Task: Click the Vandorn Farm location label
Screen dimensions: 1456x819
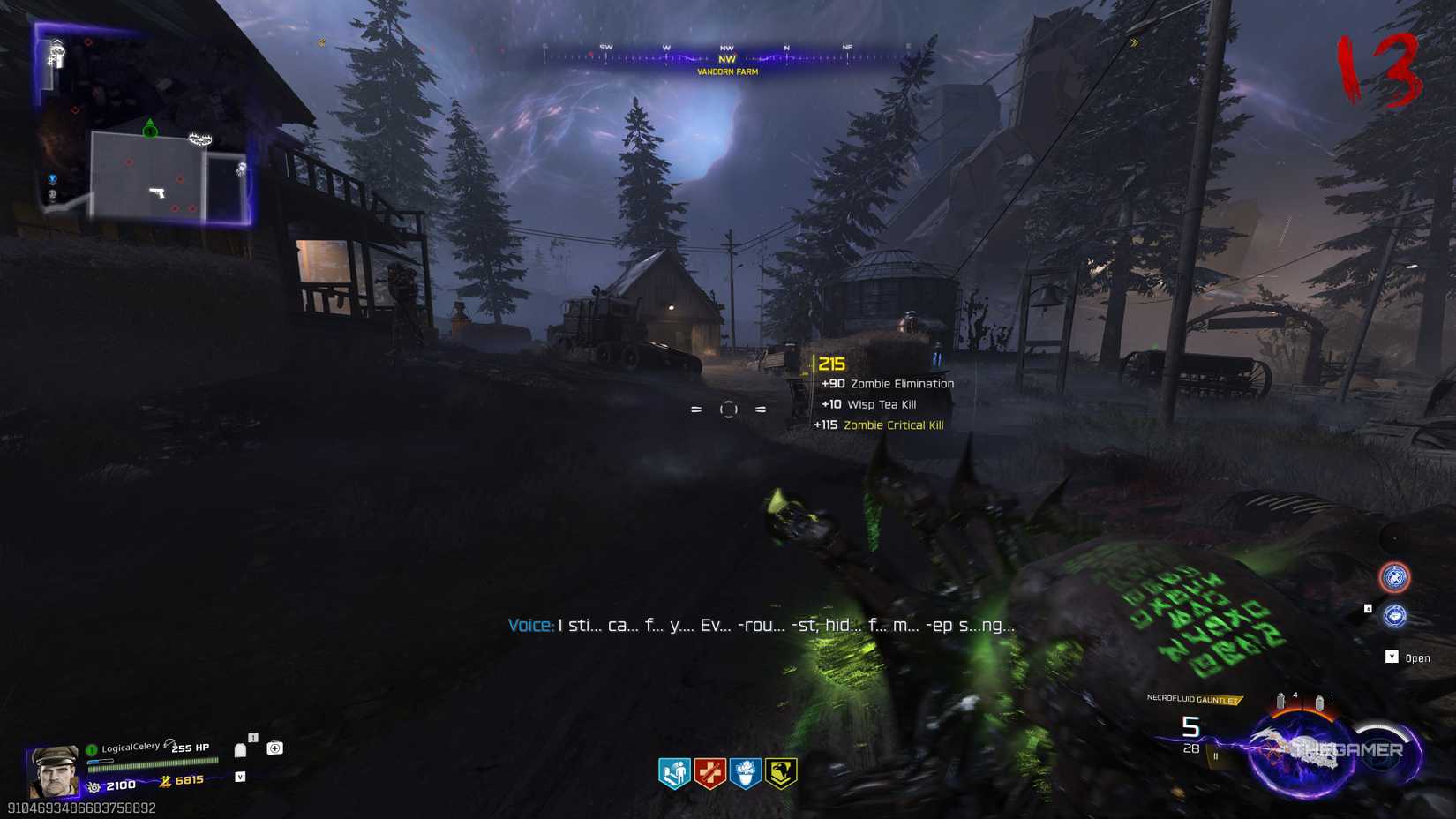Action: tap(726, 71)
